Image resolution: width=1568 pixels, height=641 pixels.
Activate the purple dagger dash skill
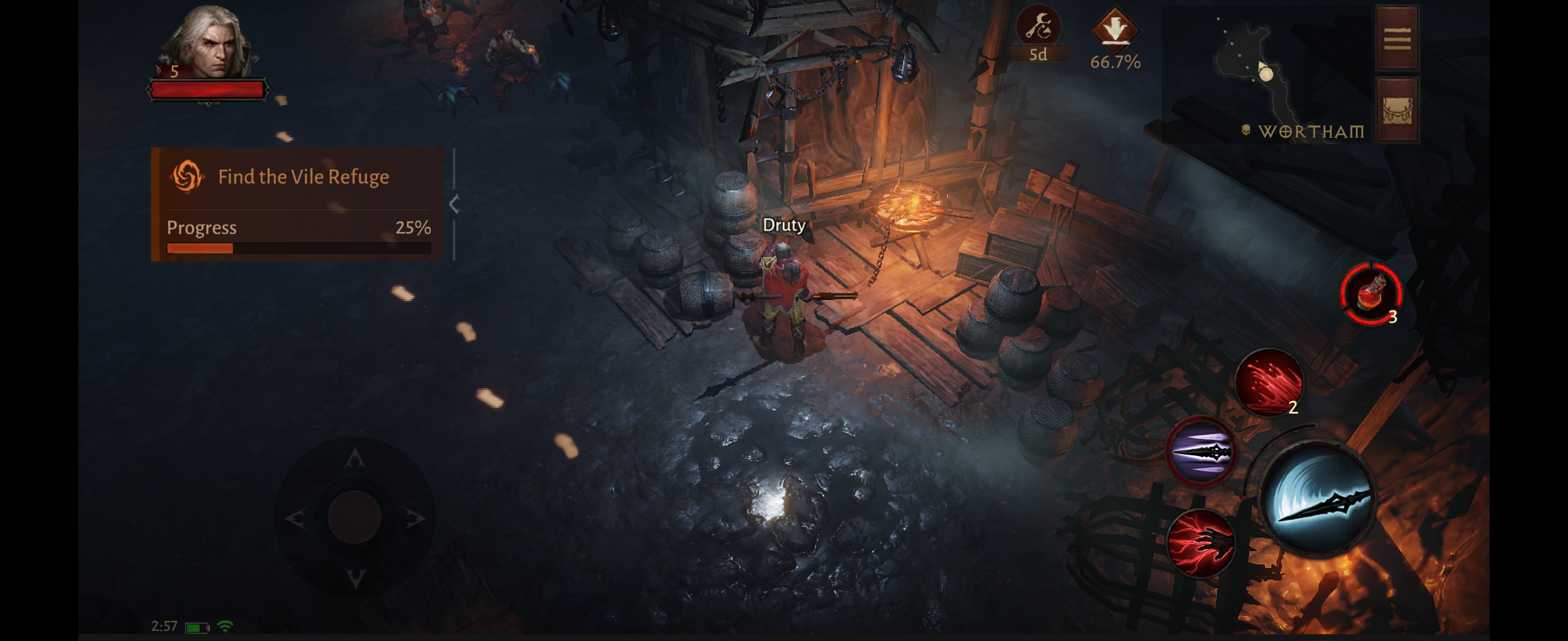(x=1201, y=451)
